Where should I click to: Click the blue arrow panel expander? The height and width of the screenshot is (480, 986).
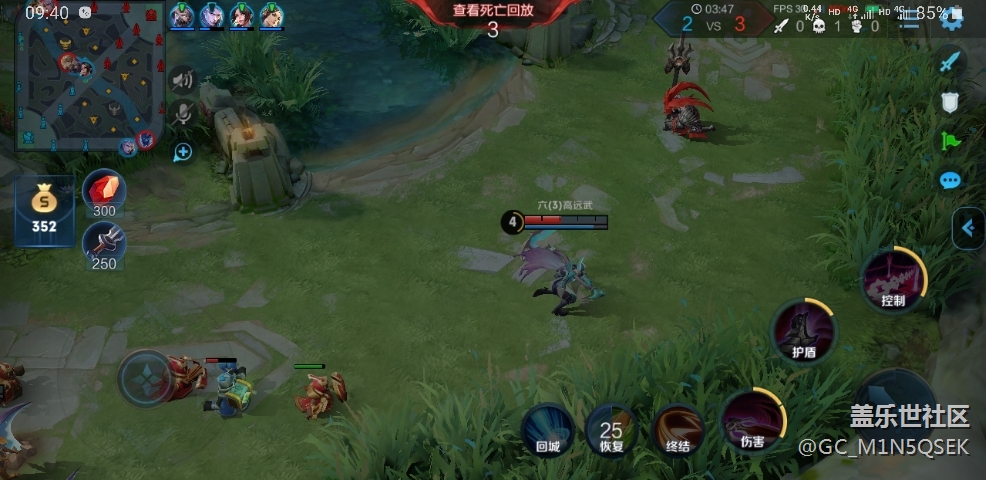click(967, 228)
